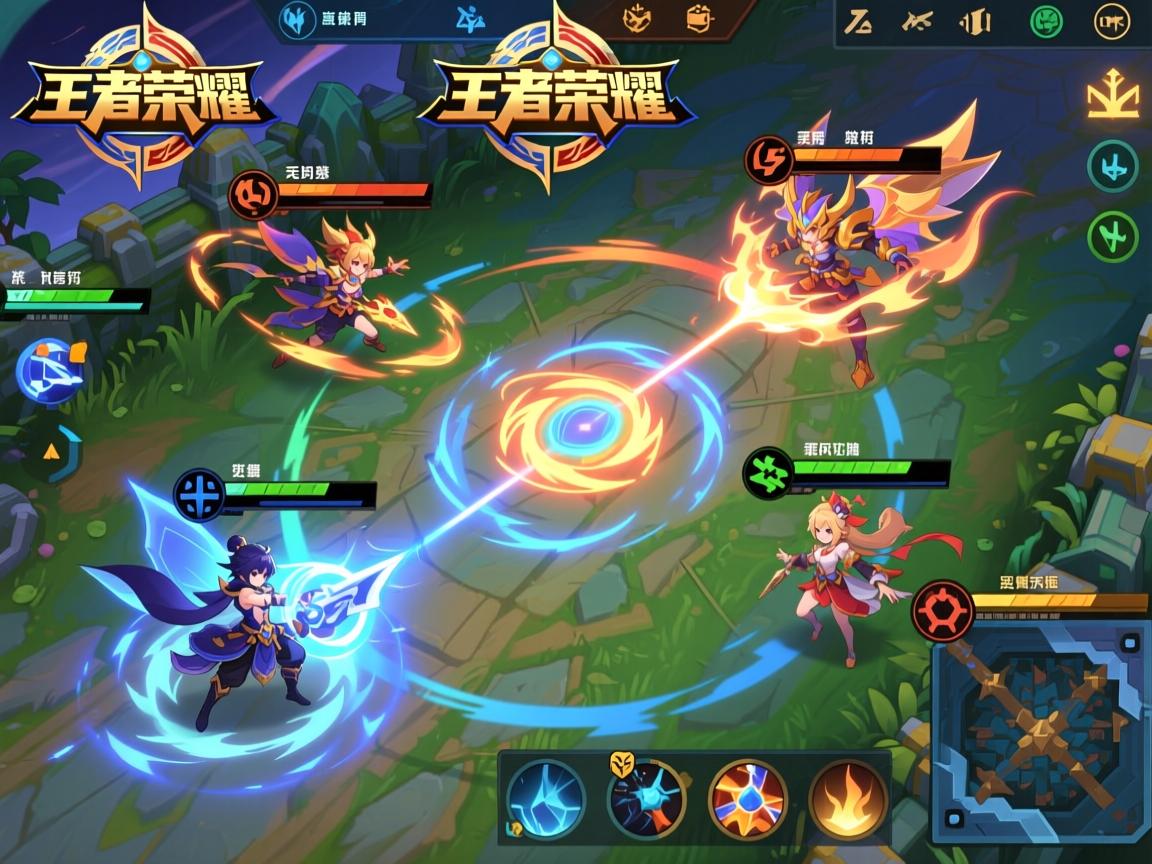
Task: Activate the blue cracked-ice skill
Action: point(545,799)
